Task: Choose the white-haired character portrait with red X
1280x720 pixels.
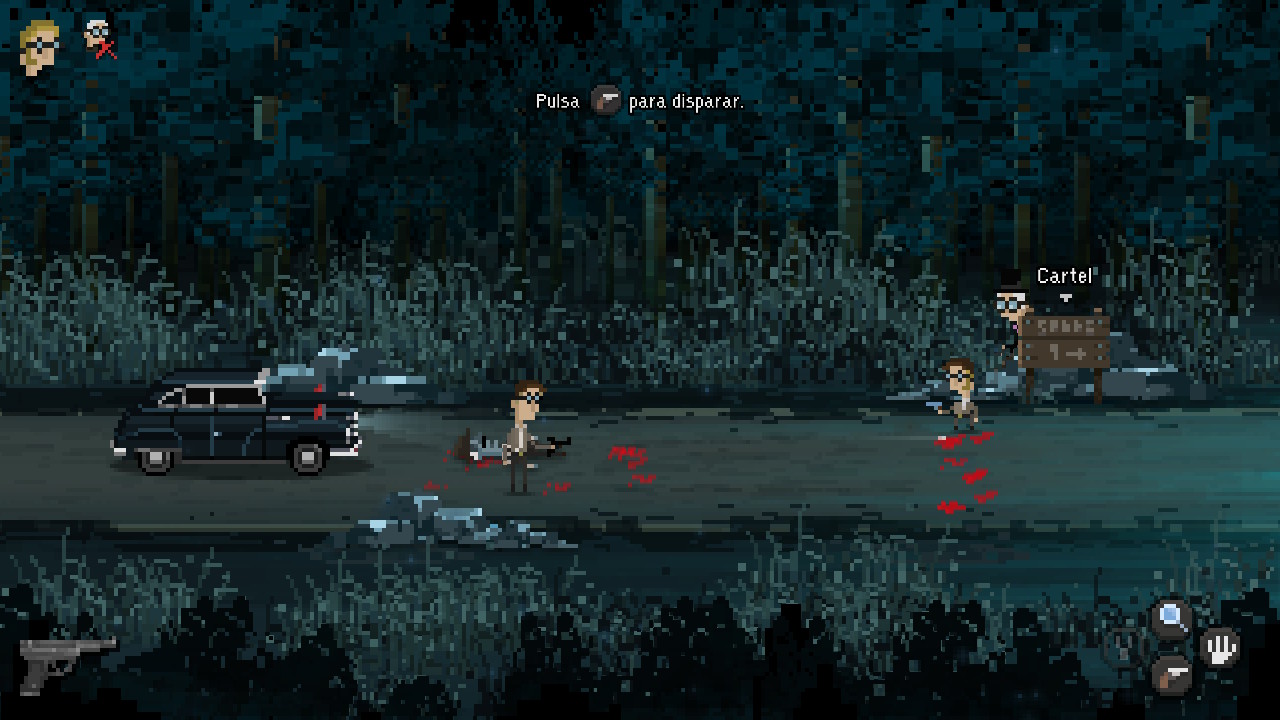Action: click(x=98, y=38)
